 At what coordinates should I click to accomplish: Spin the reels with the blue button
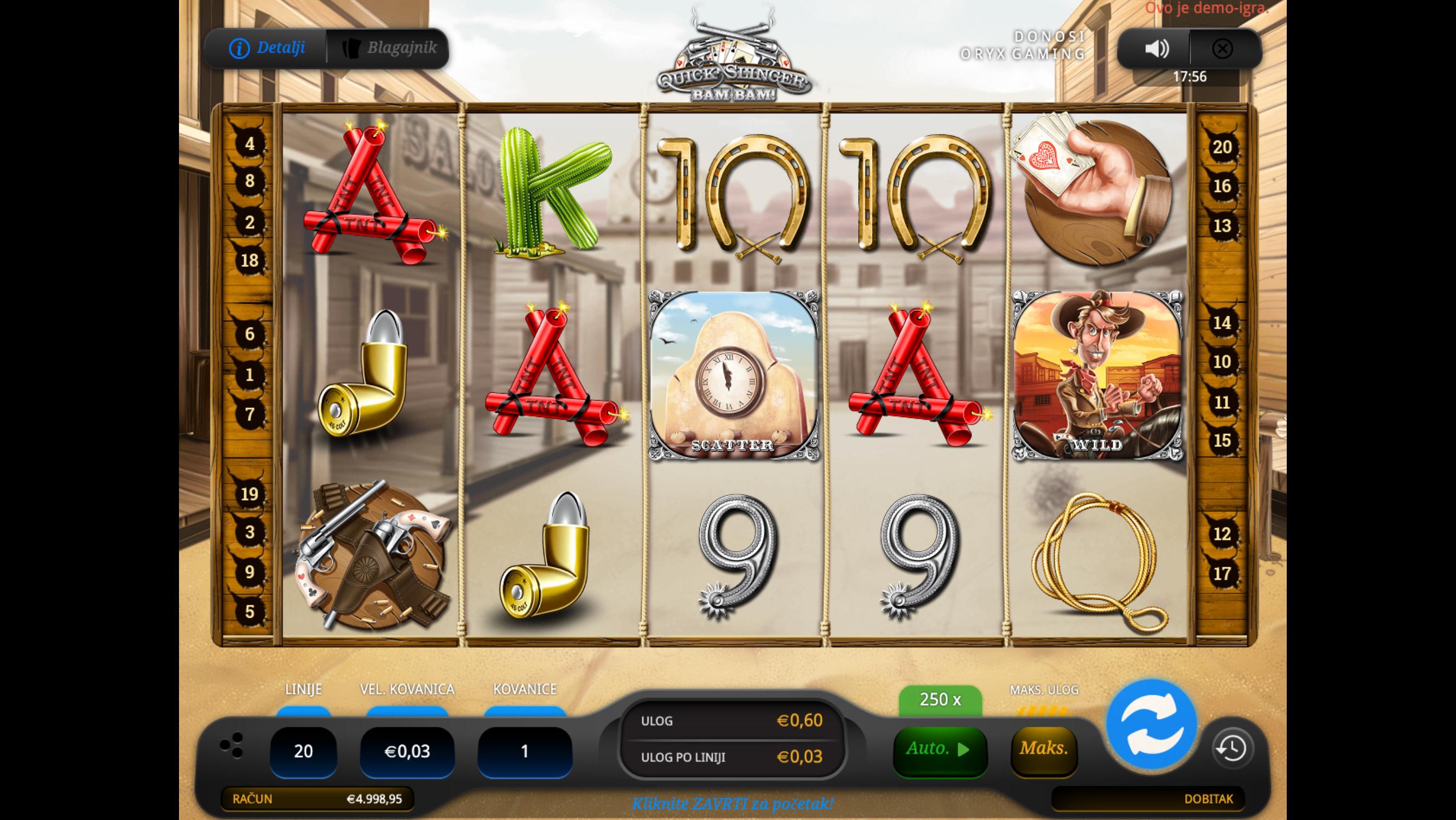(1151, 724)
